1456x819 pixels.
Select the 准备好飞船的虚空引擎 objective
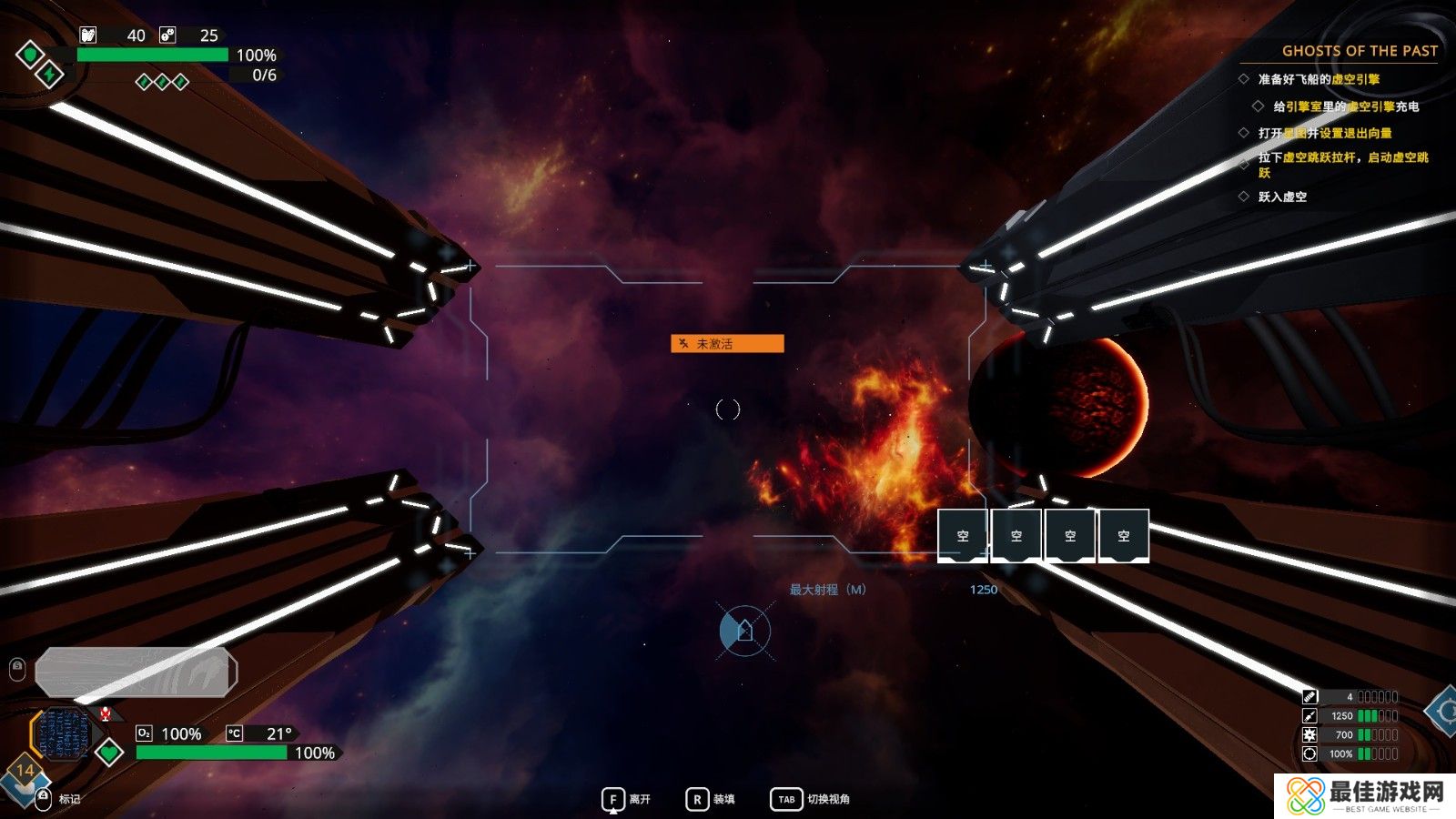[1319, 79]
